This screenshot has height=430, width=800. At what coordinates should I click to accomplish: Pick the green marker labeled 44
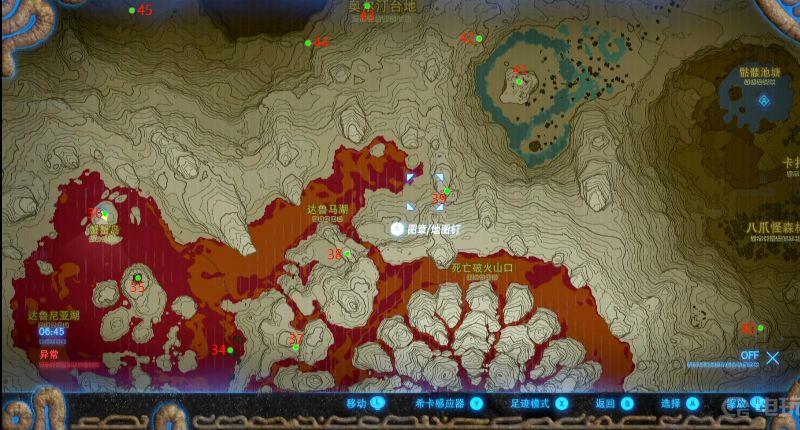pyautogui.click(x=308, y=43)
